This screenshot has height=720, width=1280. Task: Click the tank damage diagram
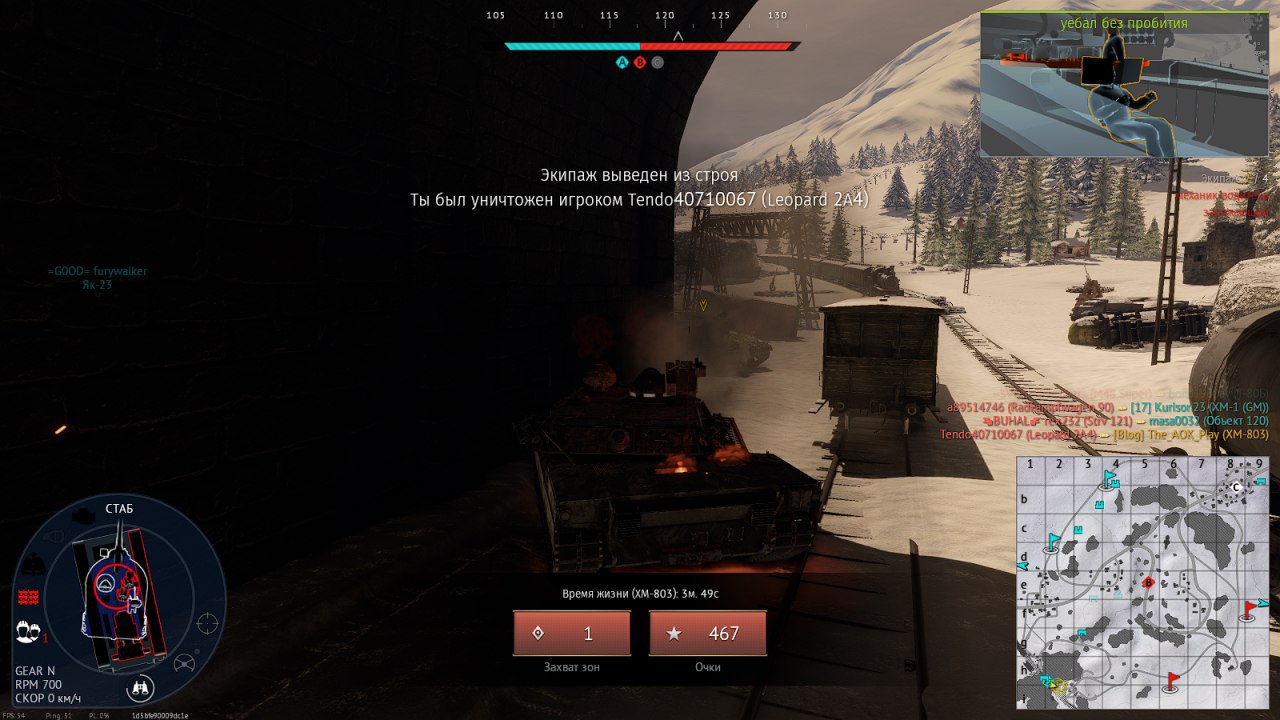pyautogui.click(x=120, y=598)
